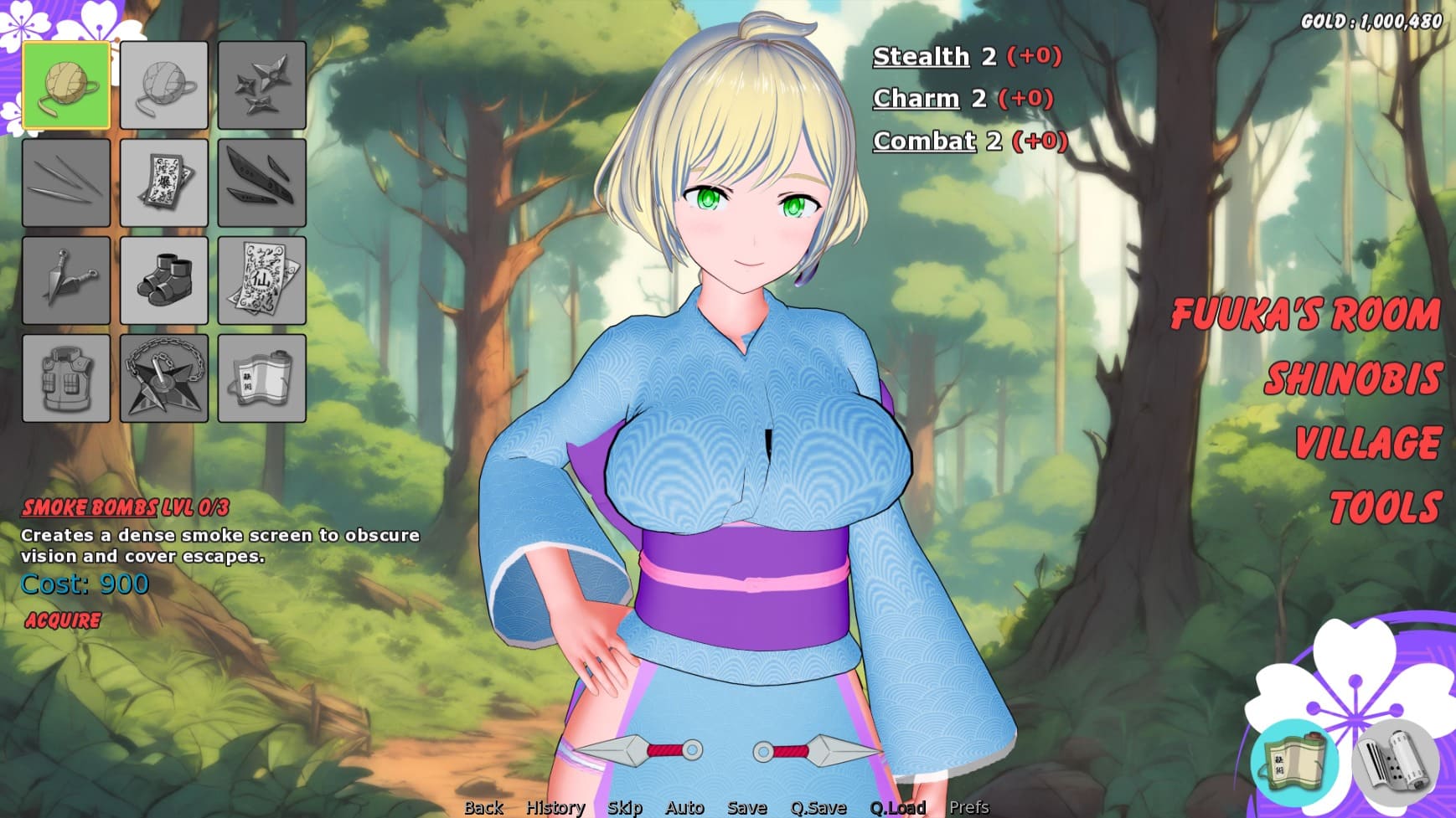Pick the explosive paper tag tool
The height and width of the screenshot is (818, 1456).
(x=164, y=183)
